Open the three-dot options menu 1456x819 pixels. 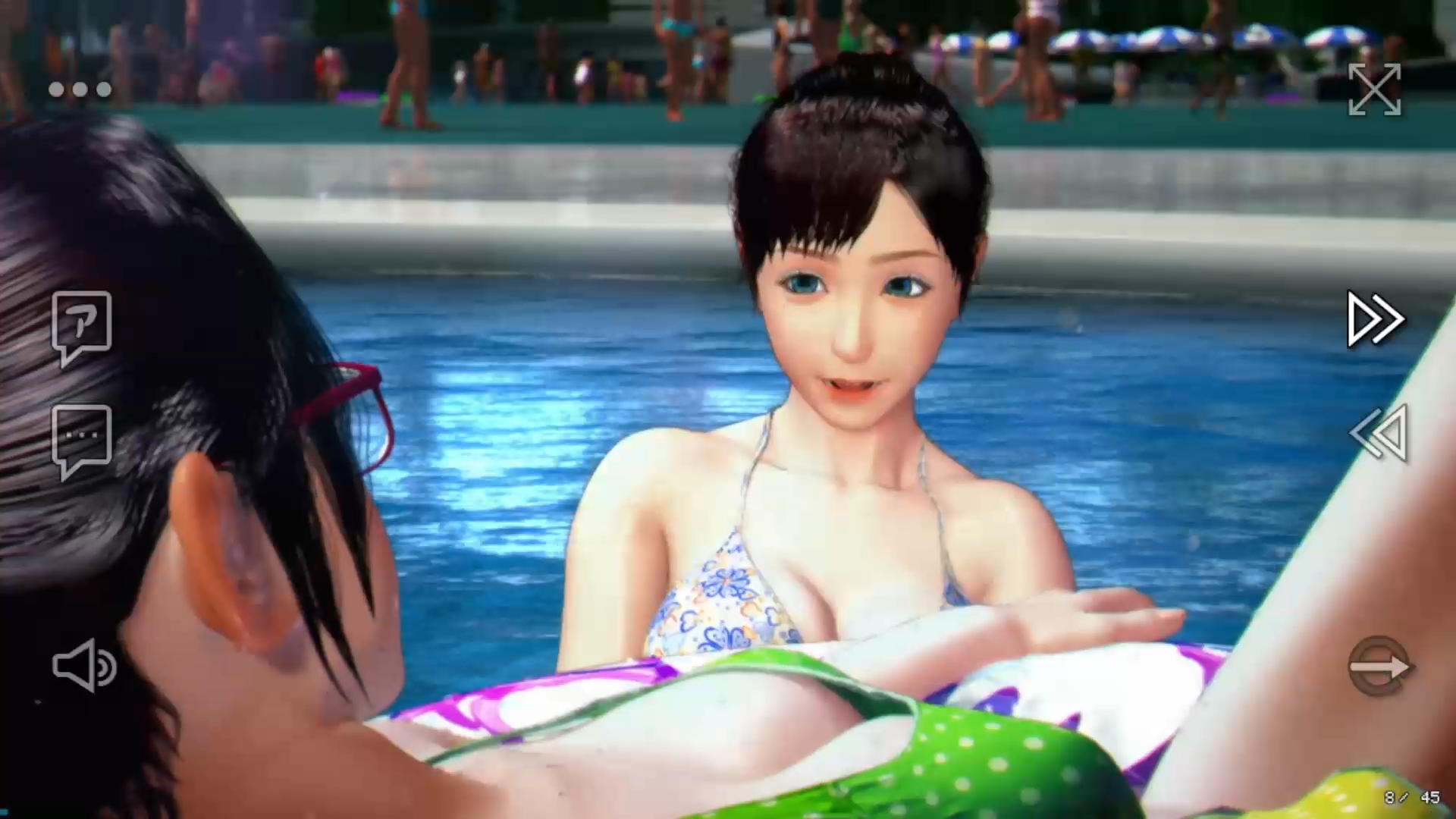tap(80, 89)
